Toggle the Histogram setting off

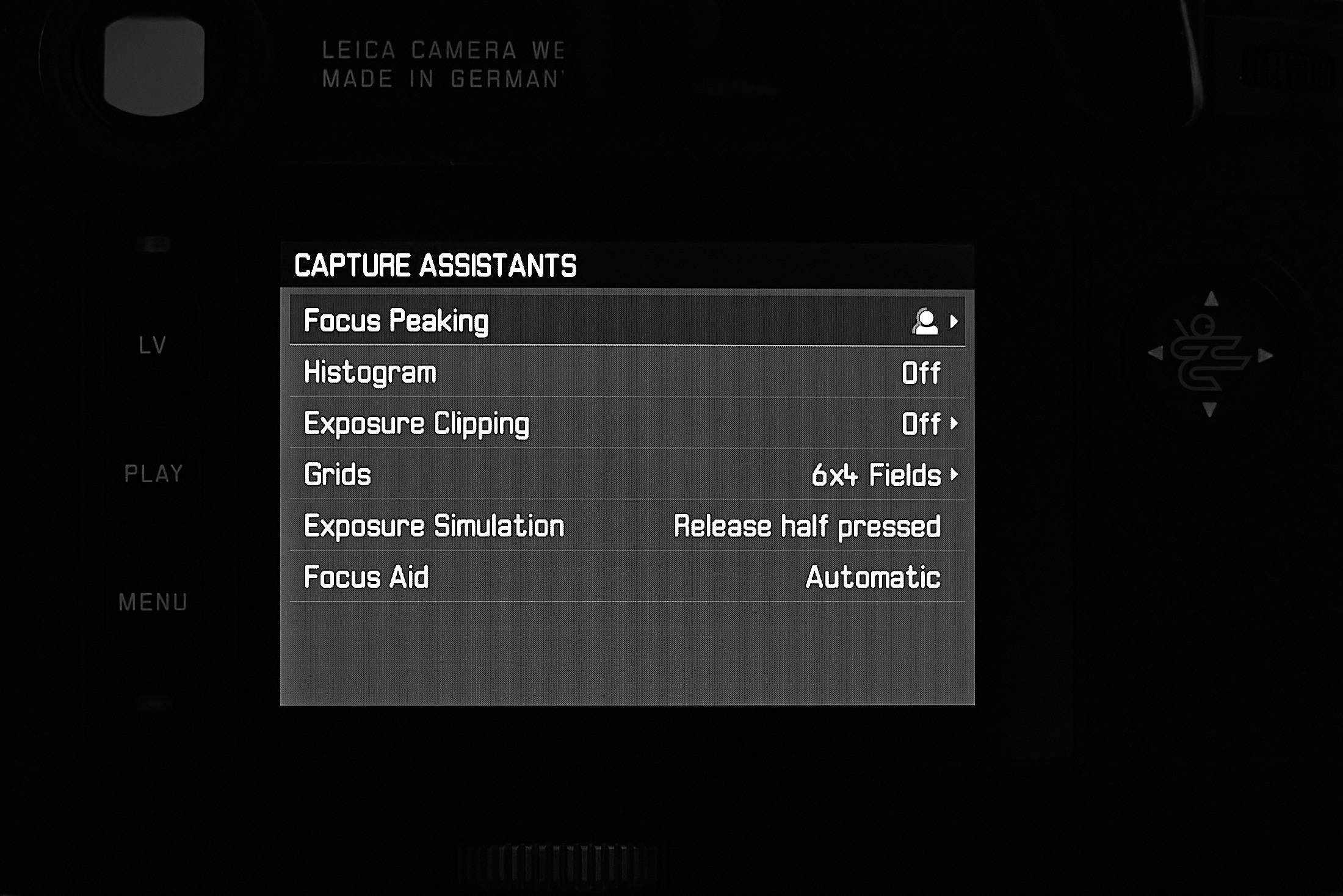(922, 371)
